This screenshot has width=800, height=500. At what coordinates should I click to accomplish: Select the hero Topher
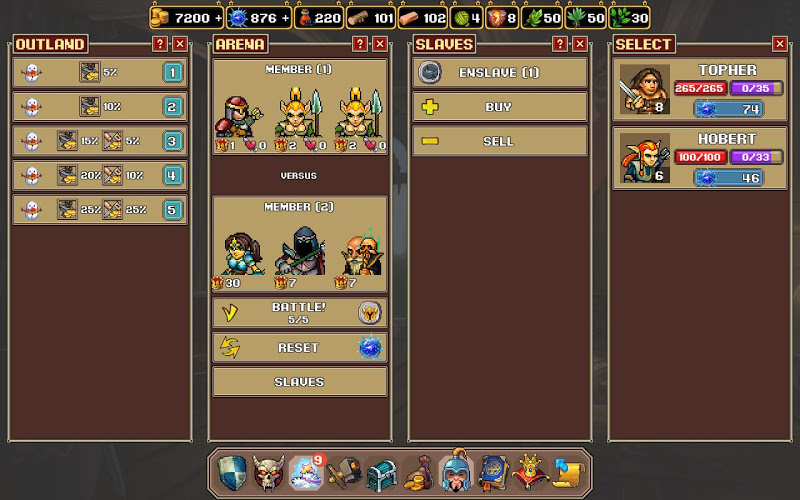coord(699,90)
